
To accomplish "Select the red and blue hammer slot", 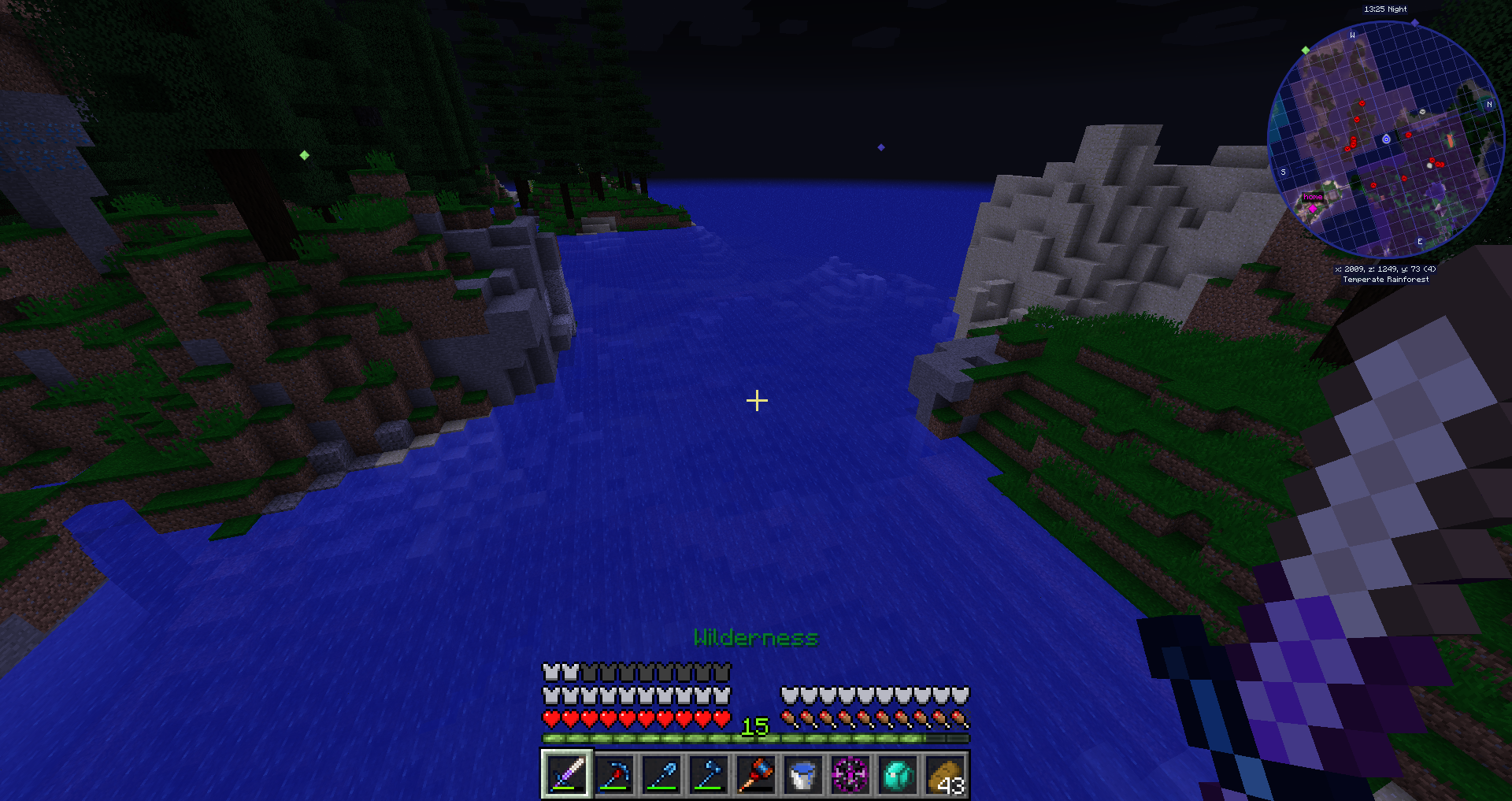I will (756, 775).
